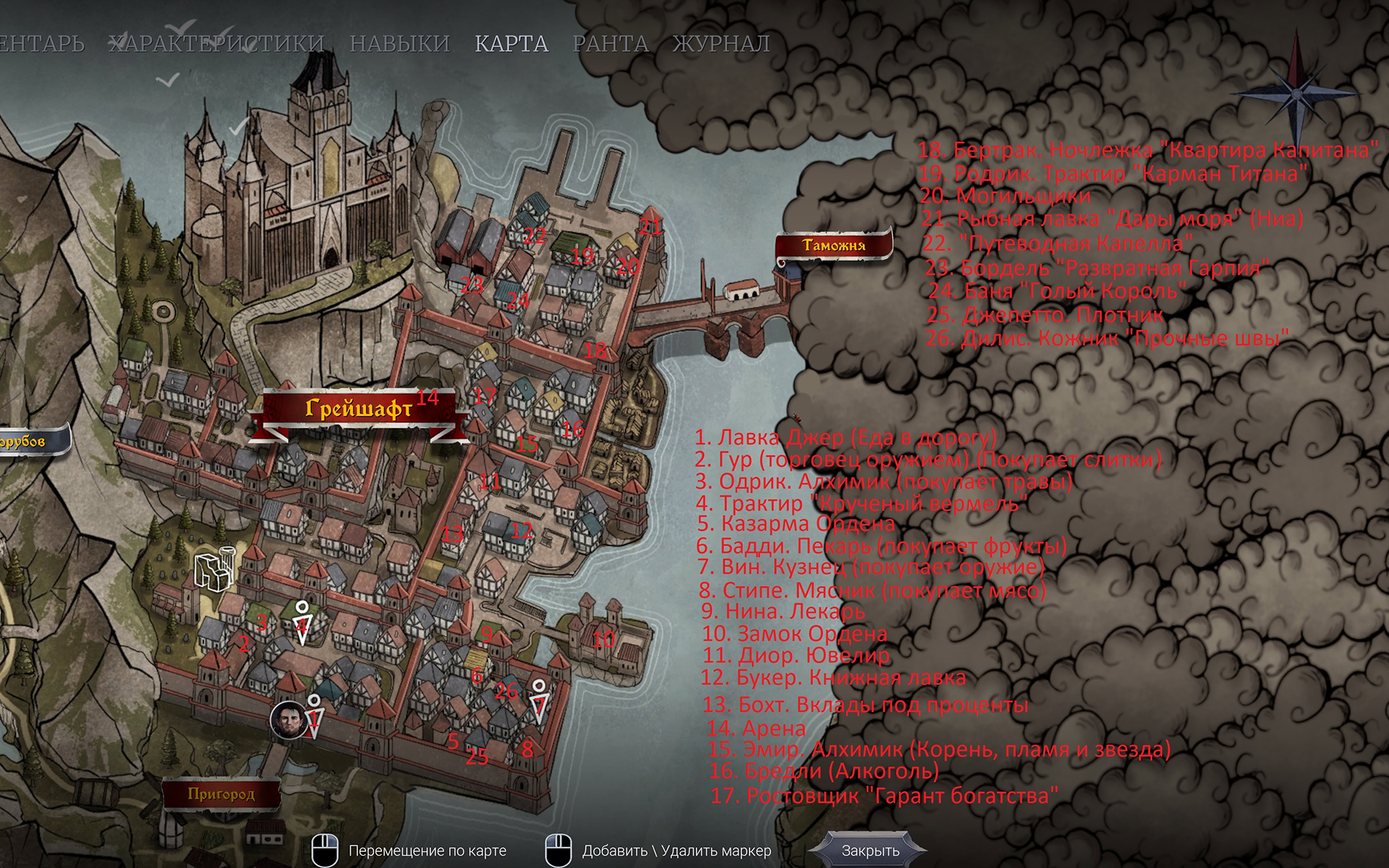Select the white building icon marker
Viewport: 1389px width, 868px height.
pos(214,569)
